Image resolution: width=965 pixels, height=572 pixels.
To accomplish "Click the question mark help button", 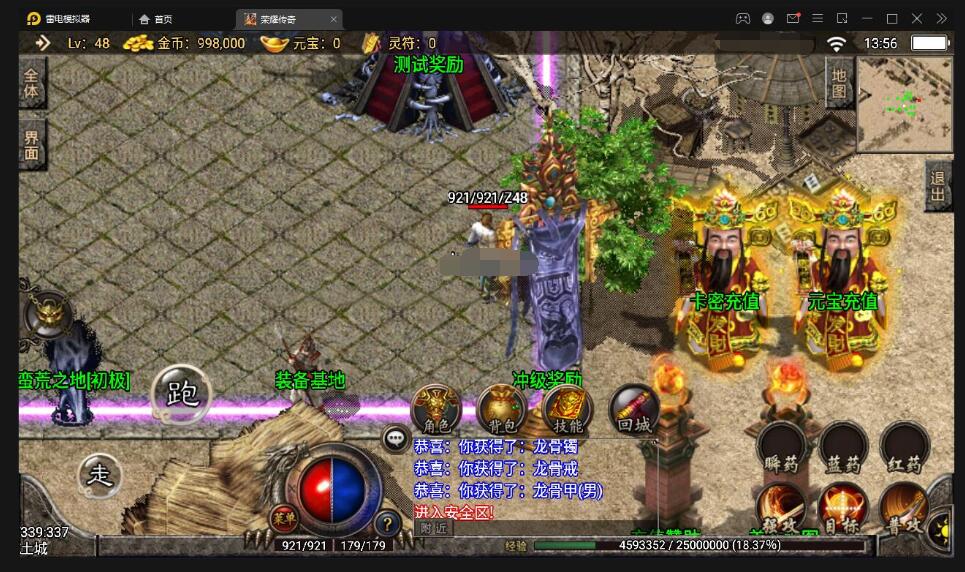I will (x=387, y=521).
